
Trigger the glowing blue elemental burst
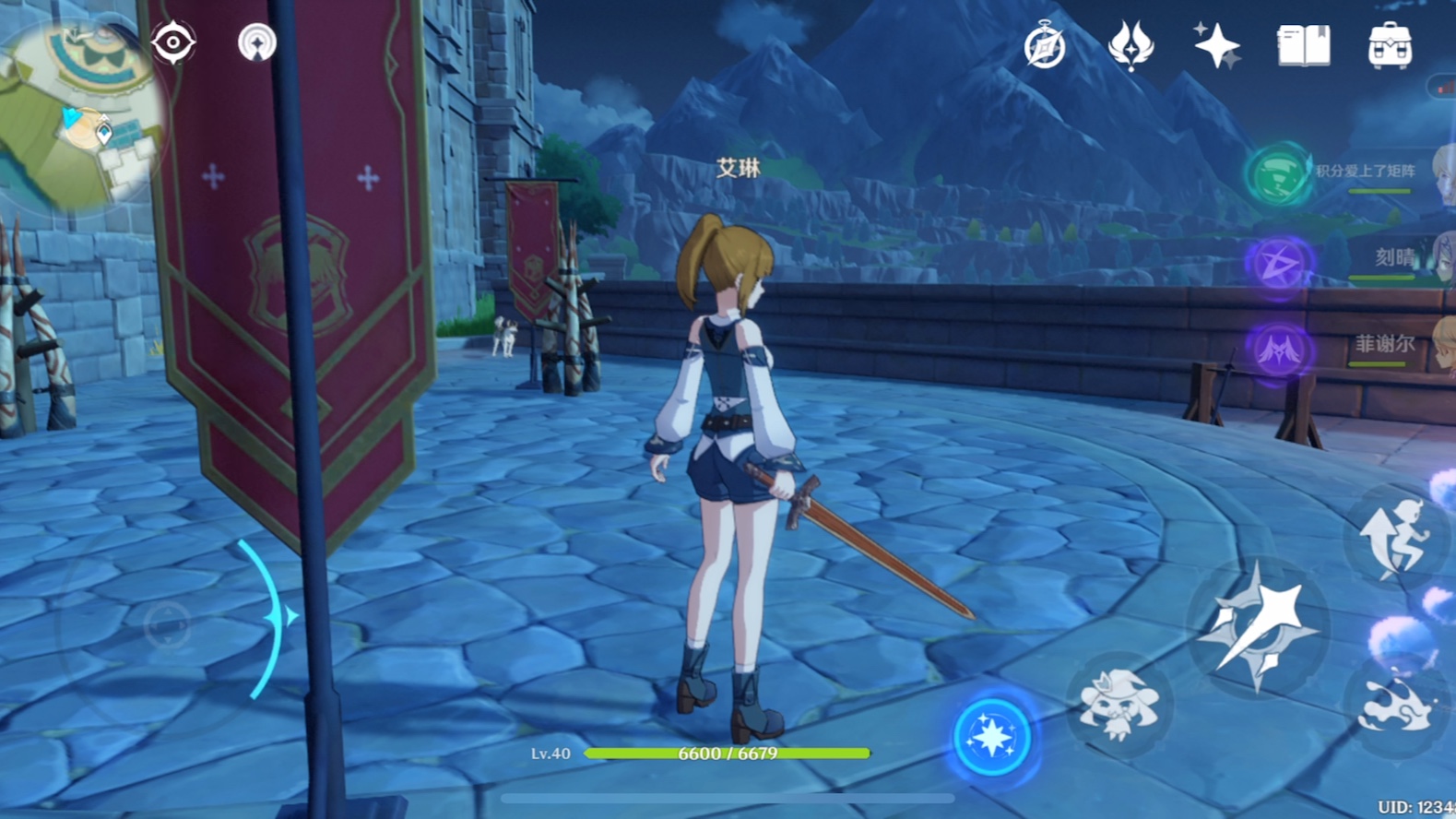point(991,737)
